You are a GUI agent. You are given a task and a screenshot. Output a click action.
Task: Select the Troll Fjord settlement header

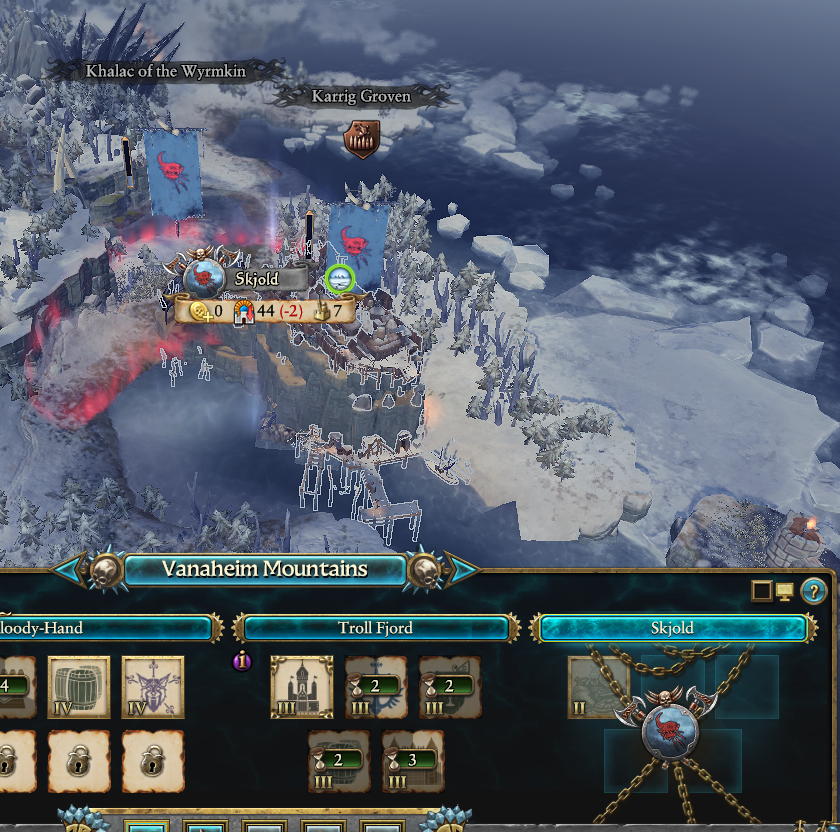click(376, 628)
